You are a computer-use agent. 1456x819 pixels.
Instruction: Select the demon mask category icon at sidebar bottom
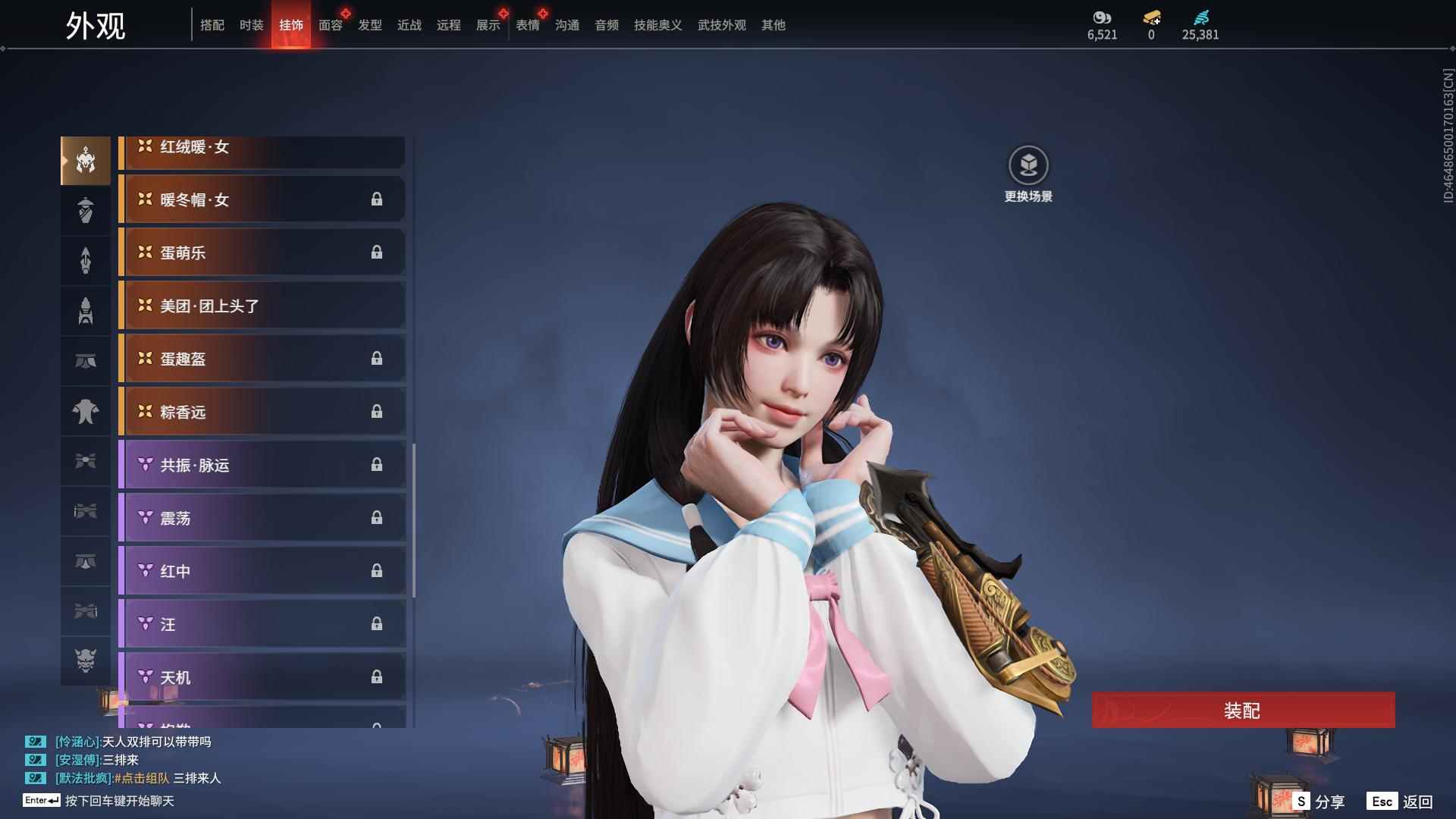86,661
